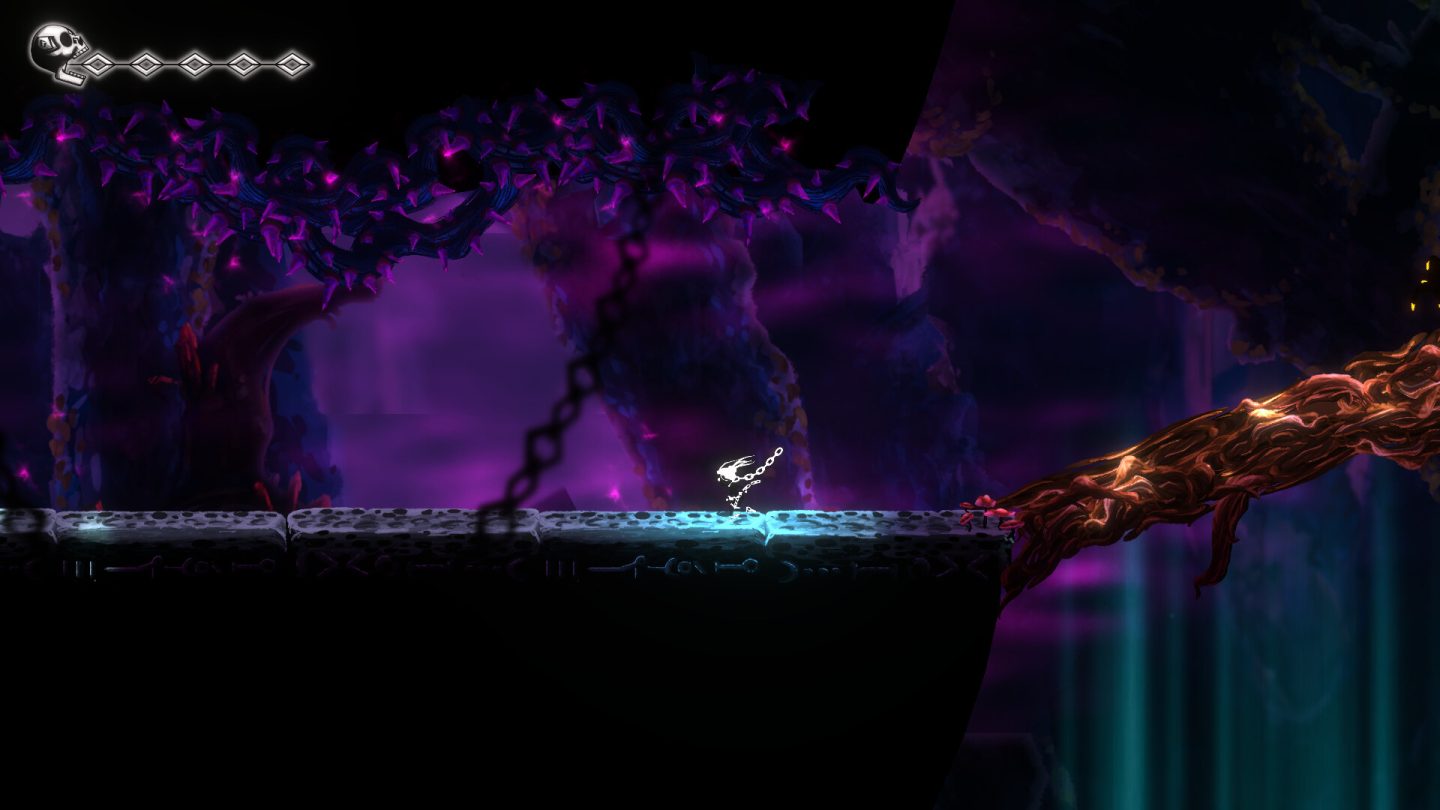Select the last diamond charge in the HUD

coord(291,64)
